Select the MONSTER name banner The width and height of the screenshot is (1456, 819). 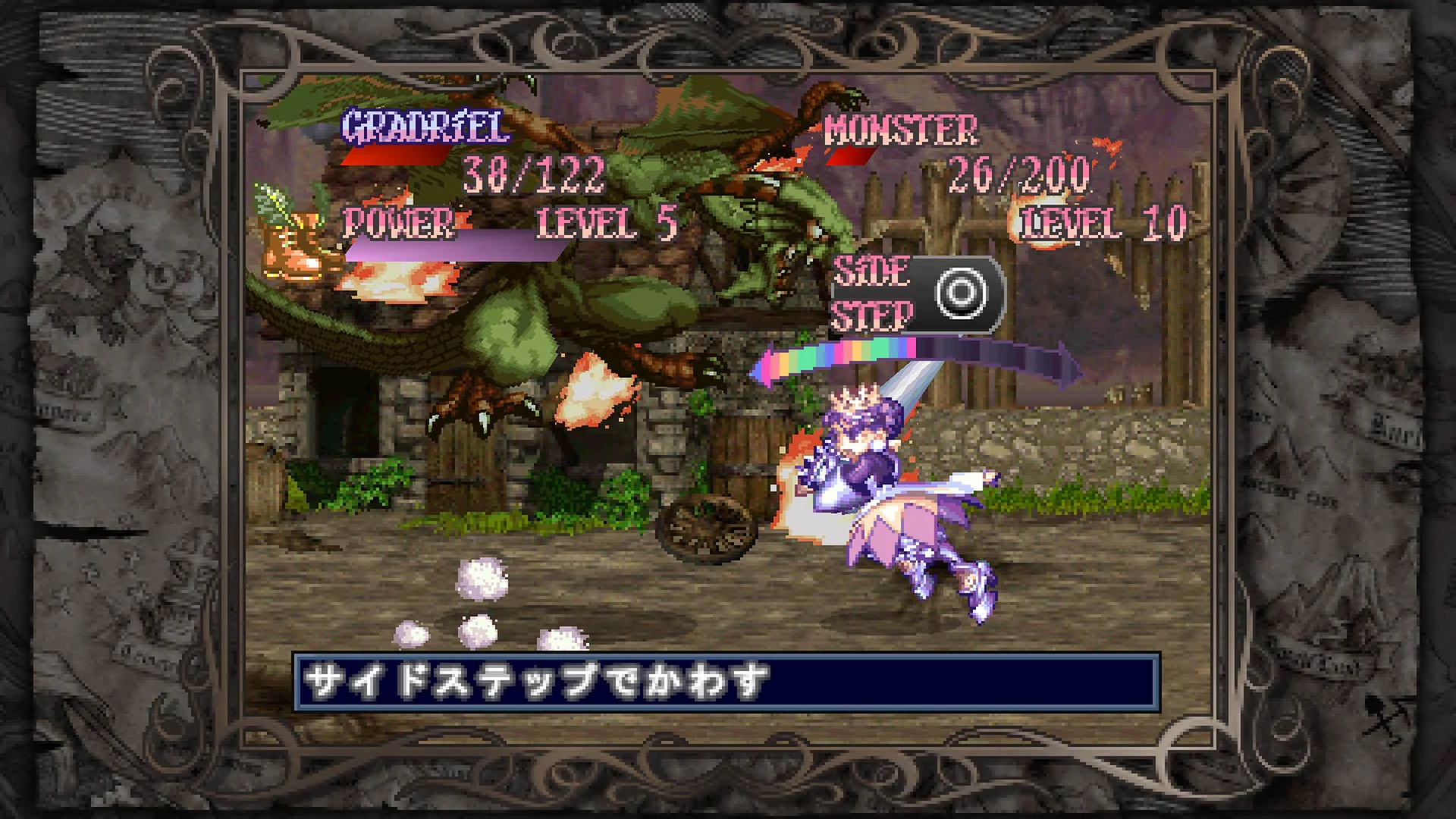pyautogui.click(x=902, y=130)
